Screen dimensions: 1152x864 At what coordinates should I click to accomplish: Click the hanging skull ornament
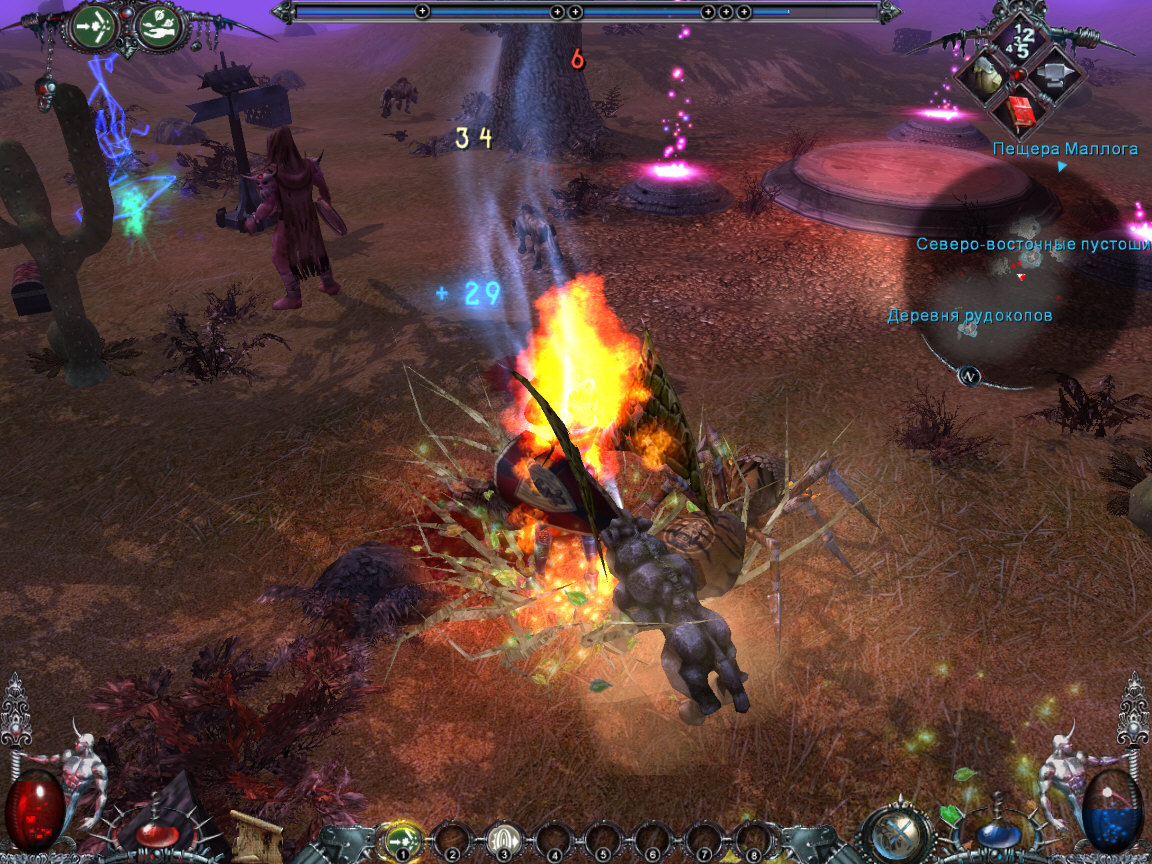(46, 93)
